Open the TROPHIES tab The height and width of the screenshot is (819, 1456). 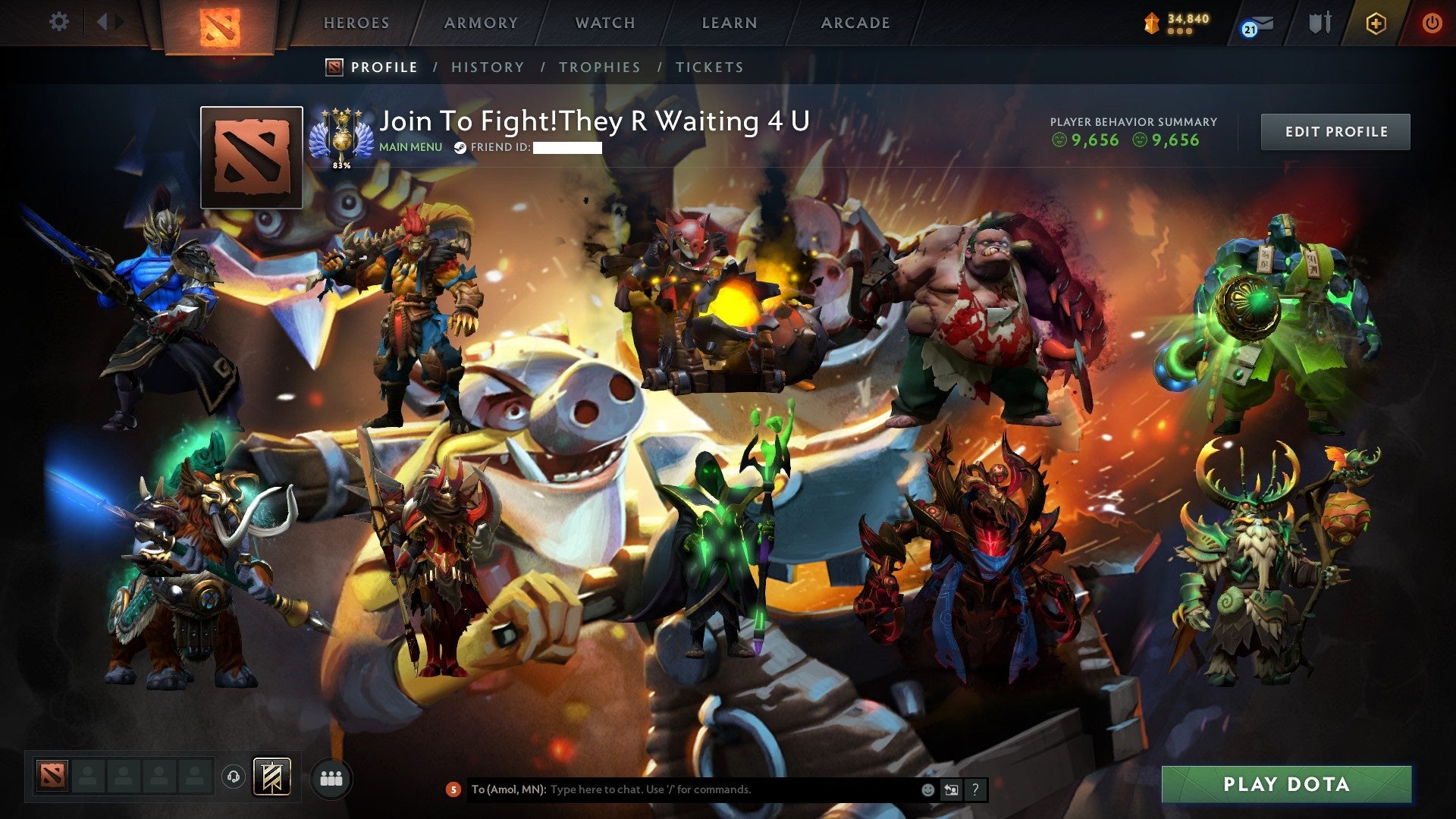[599, 67]
